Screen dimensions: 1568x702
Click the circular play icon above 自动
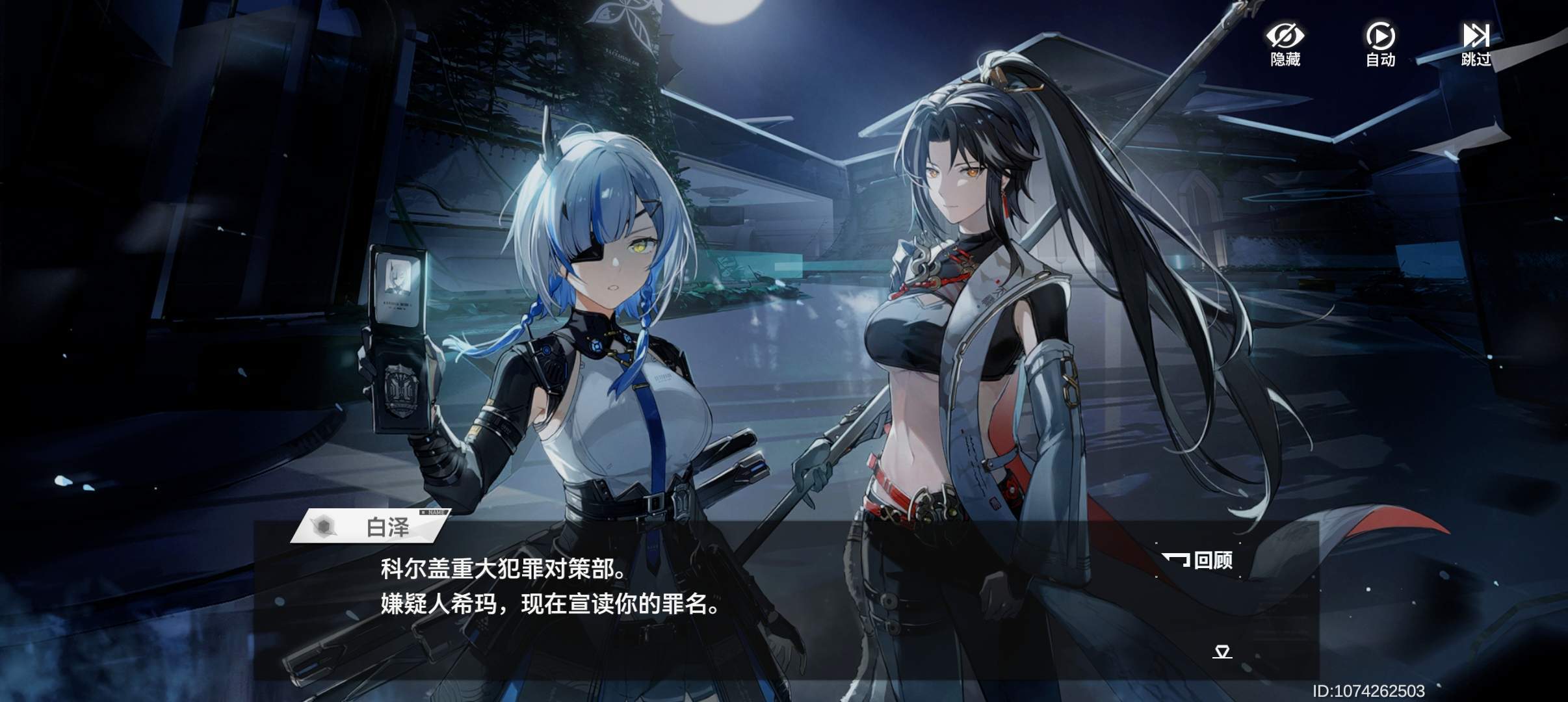[1379, 36]
